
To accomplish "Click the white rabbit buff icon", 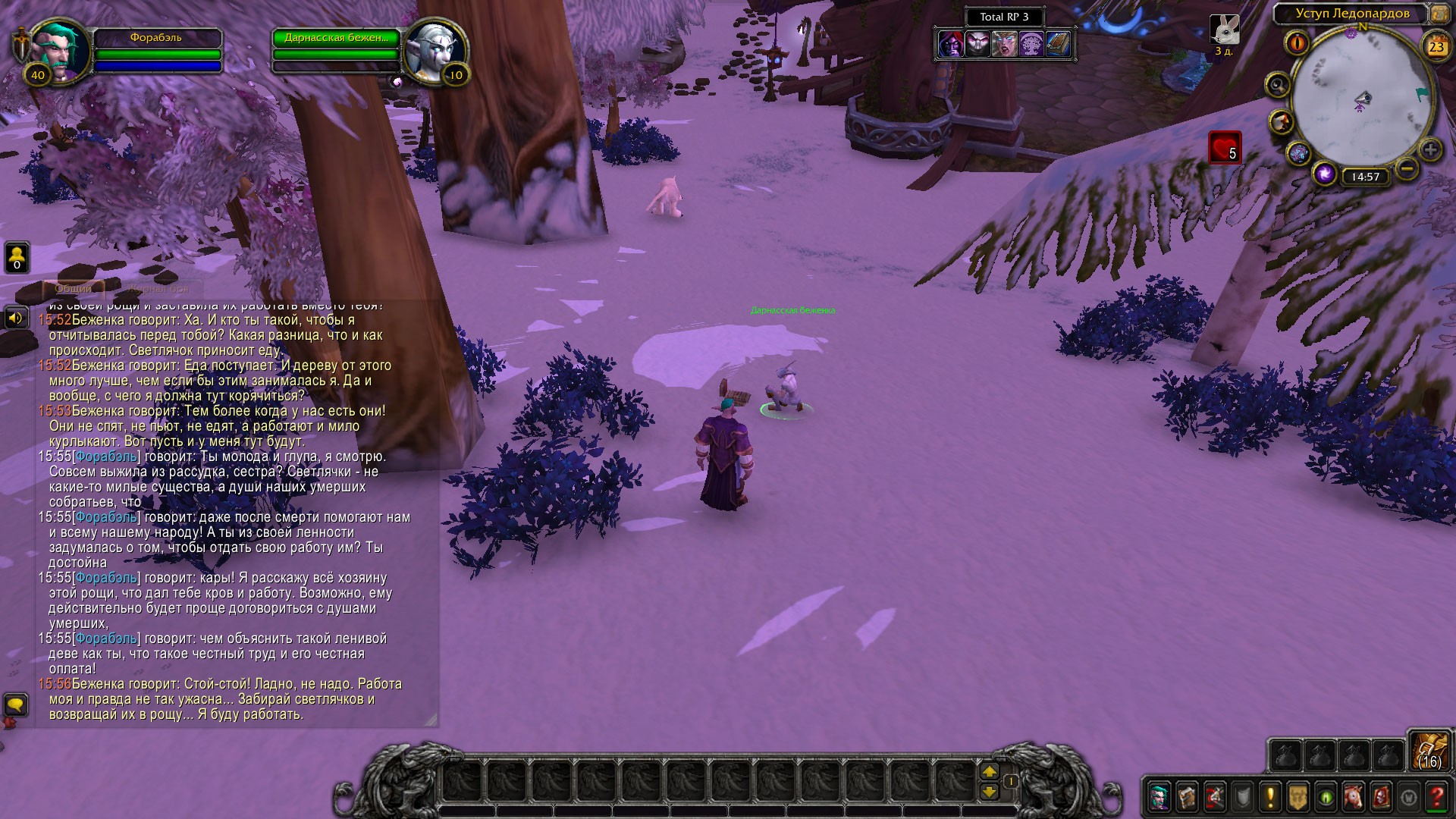I will 1224,30.
